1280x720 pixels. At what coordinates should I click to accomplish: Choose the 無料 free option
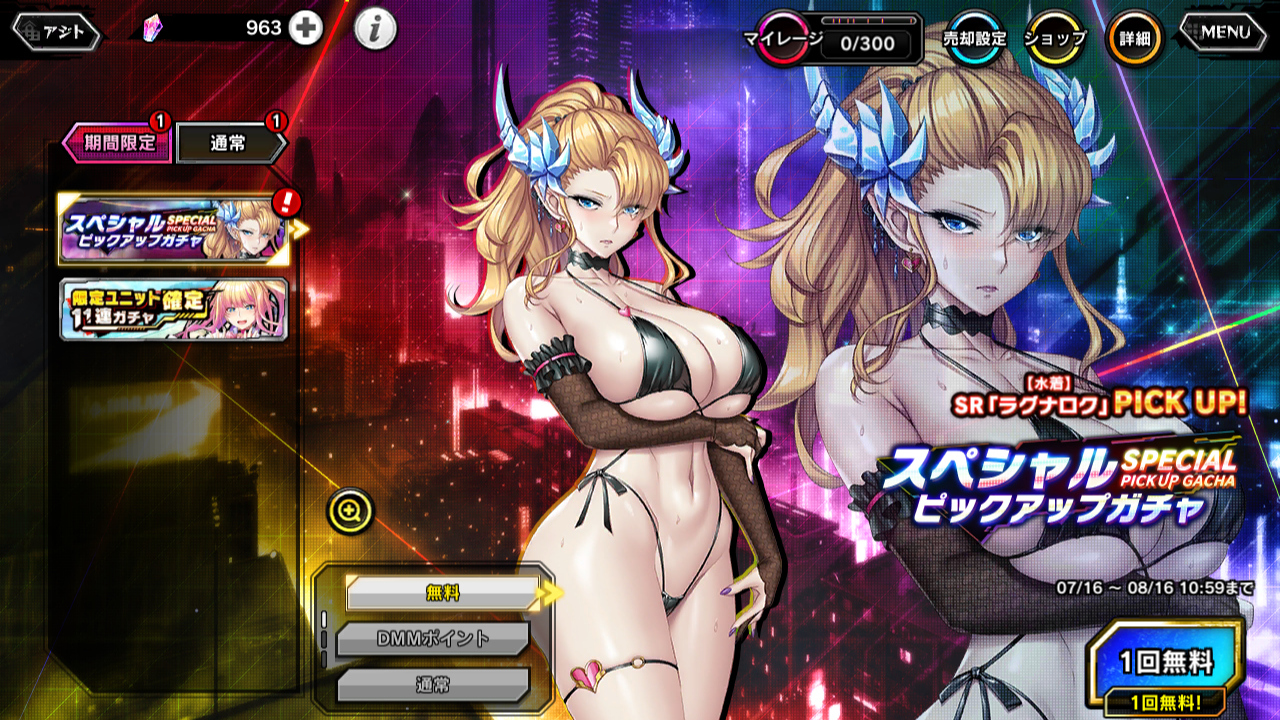[441, 593]
